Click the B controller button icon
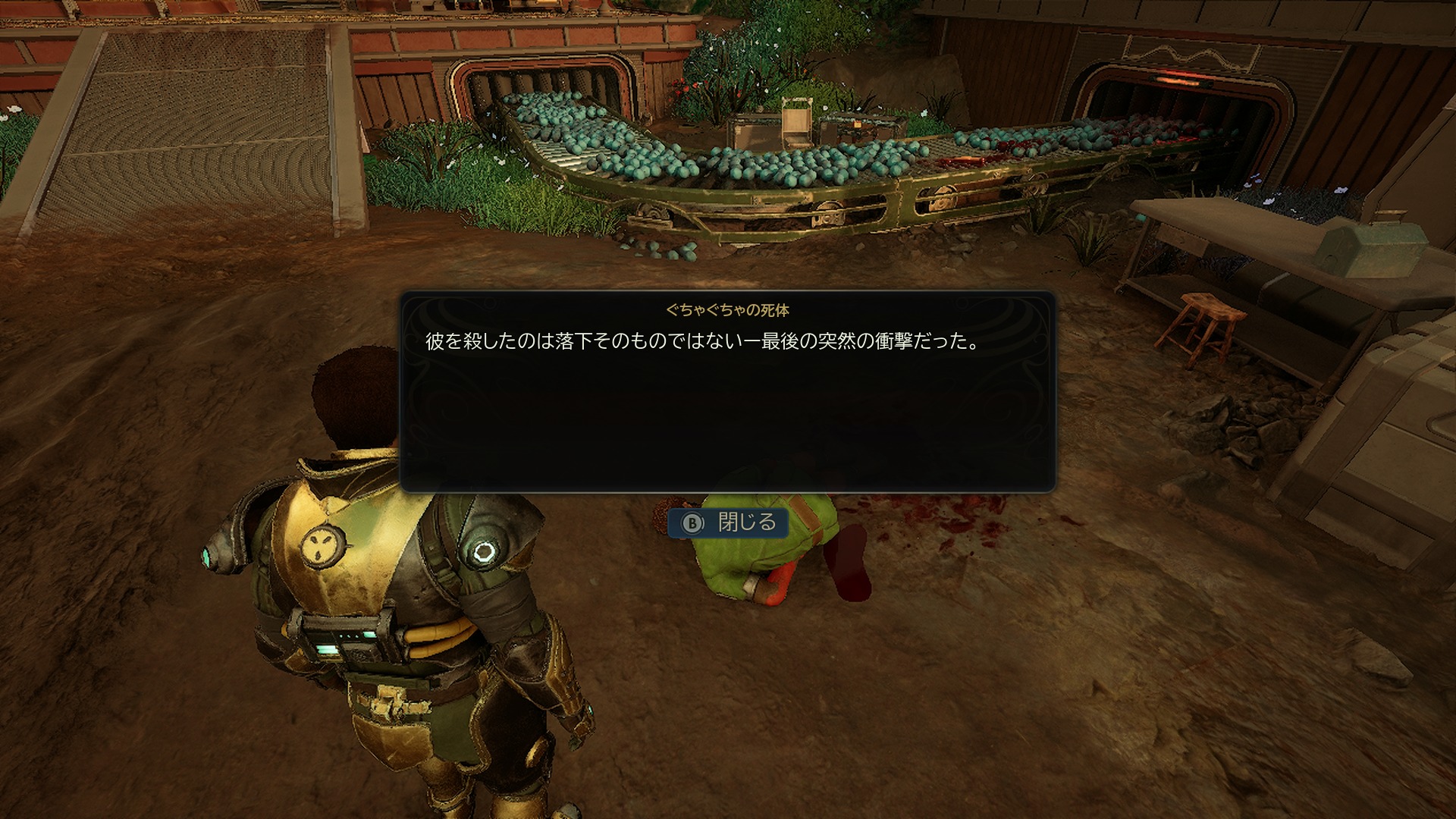 693,522
